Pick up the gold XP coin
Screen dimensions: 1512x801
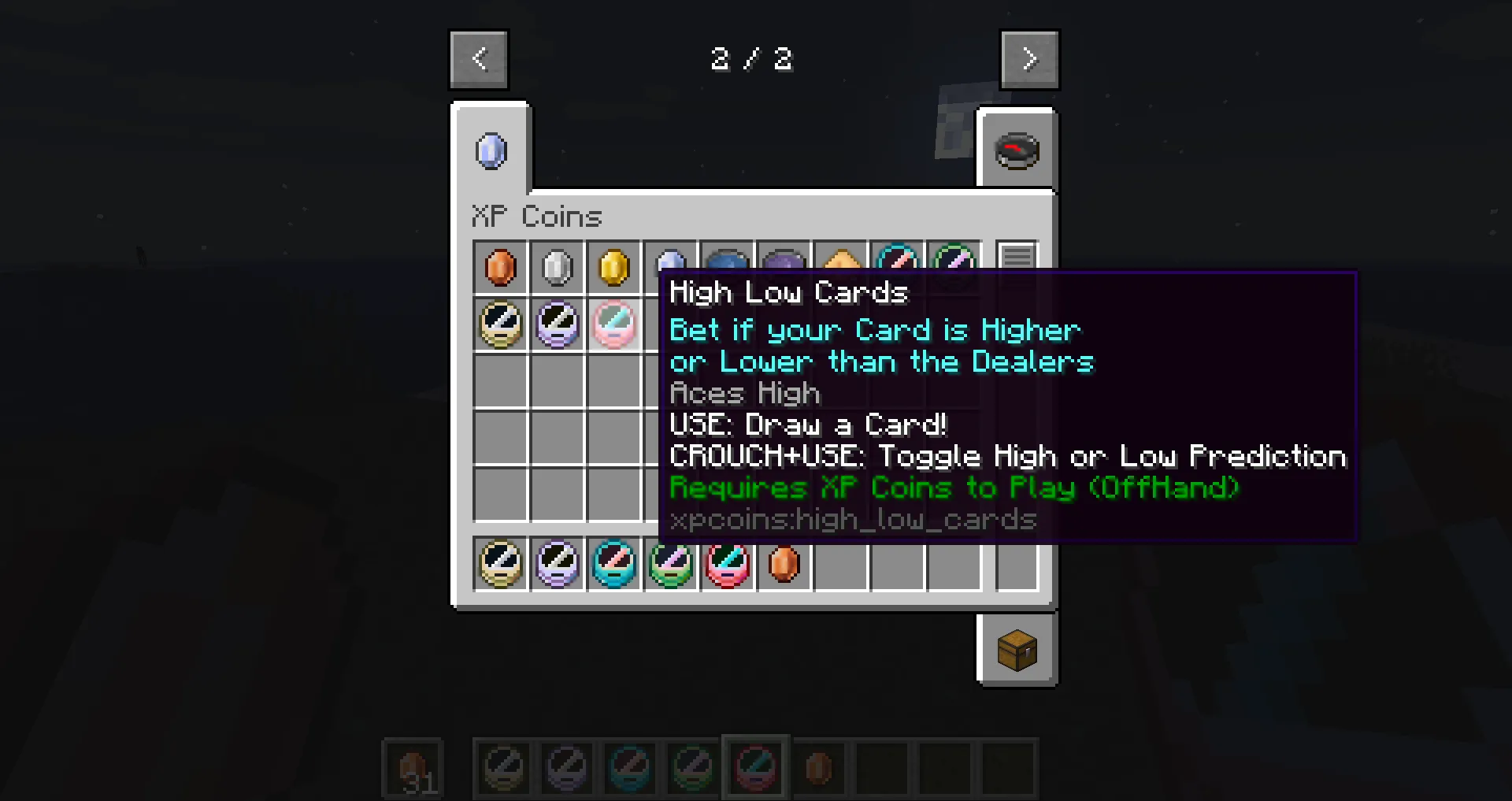(x=614, y=268)
